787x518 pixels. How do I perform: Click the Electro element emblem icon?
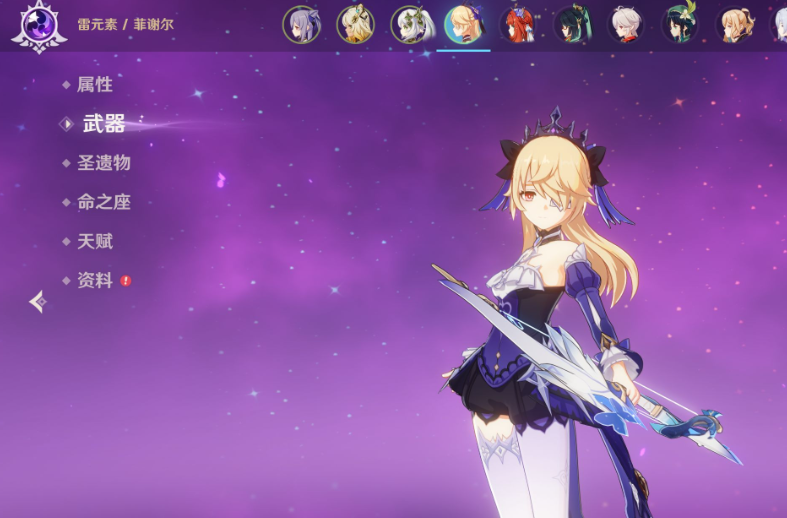point(38,24)
